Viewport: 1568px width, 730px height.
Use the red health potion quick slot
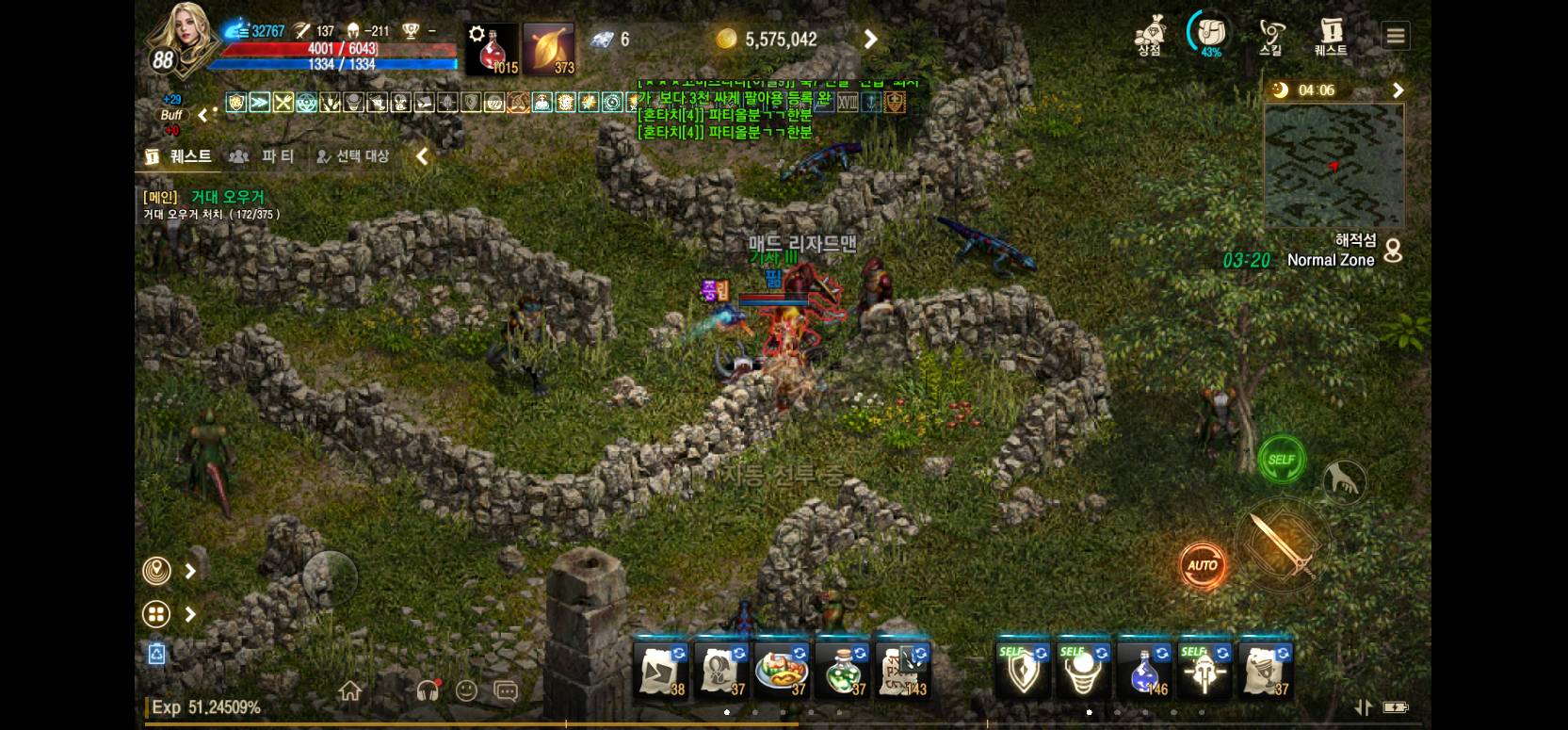click(493, 49)
